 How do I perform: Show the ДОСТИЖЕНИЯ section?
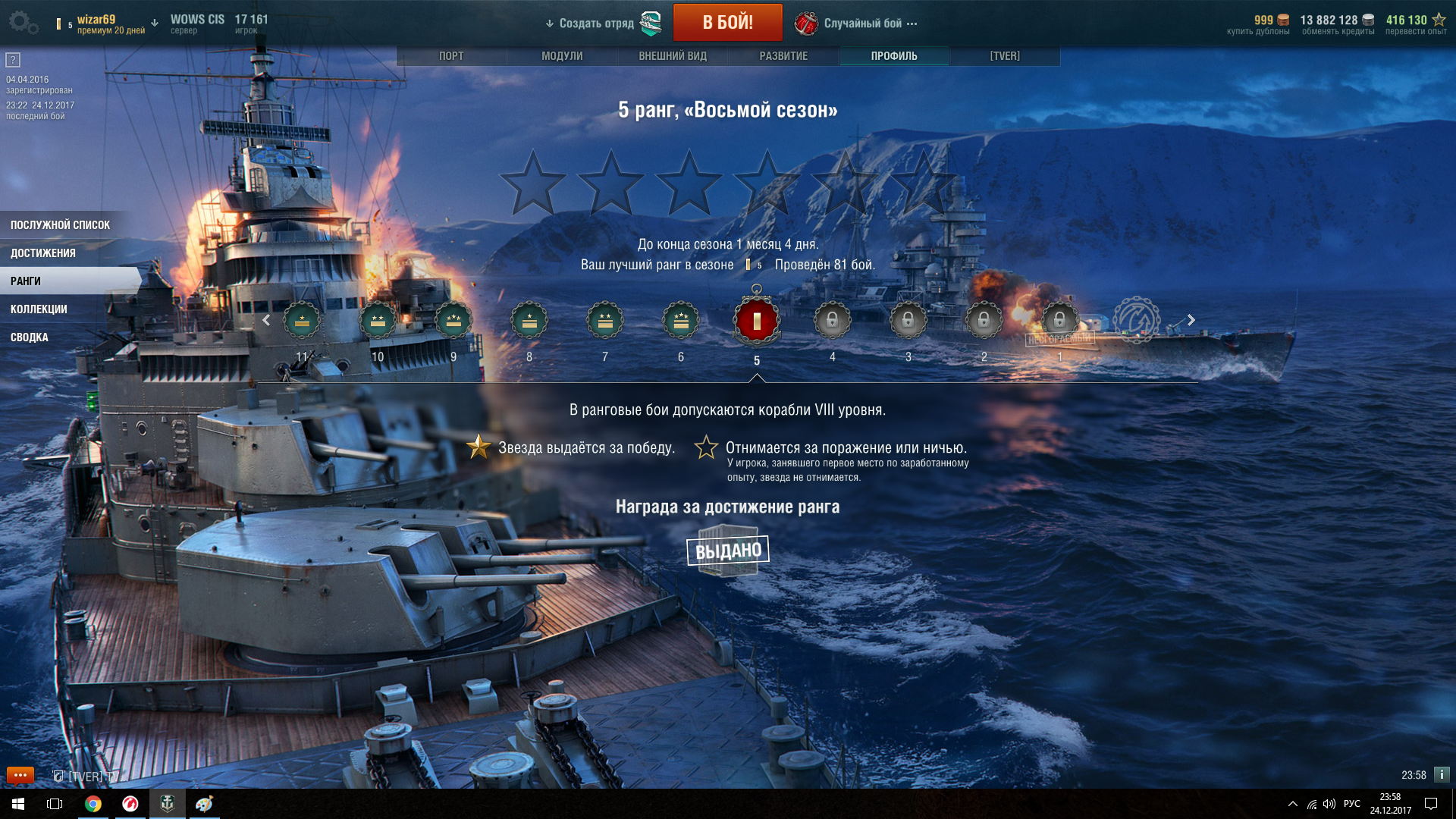[43, 253]
